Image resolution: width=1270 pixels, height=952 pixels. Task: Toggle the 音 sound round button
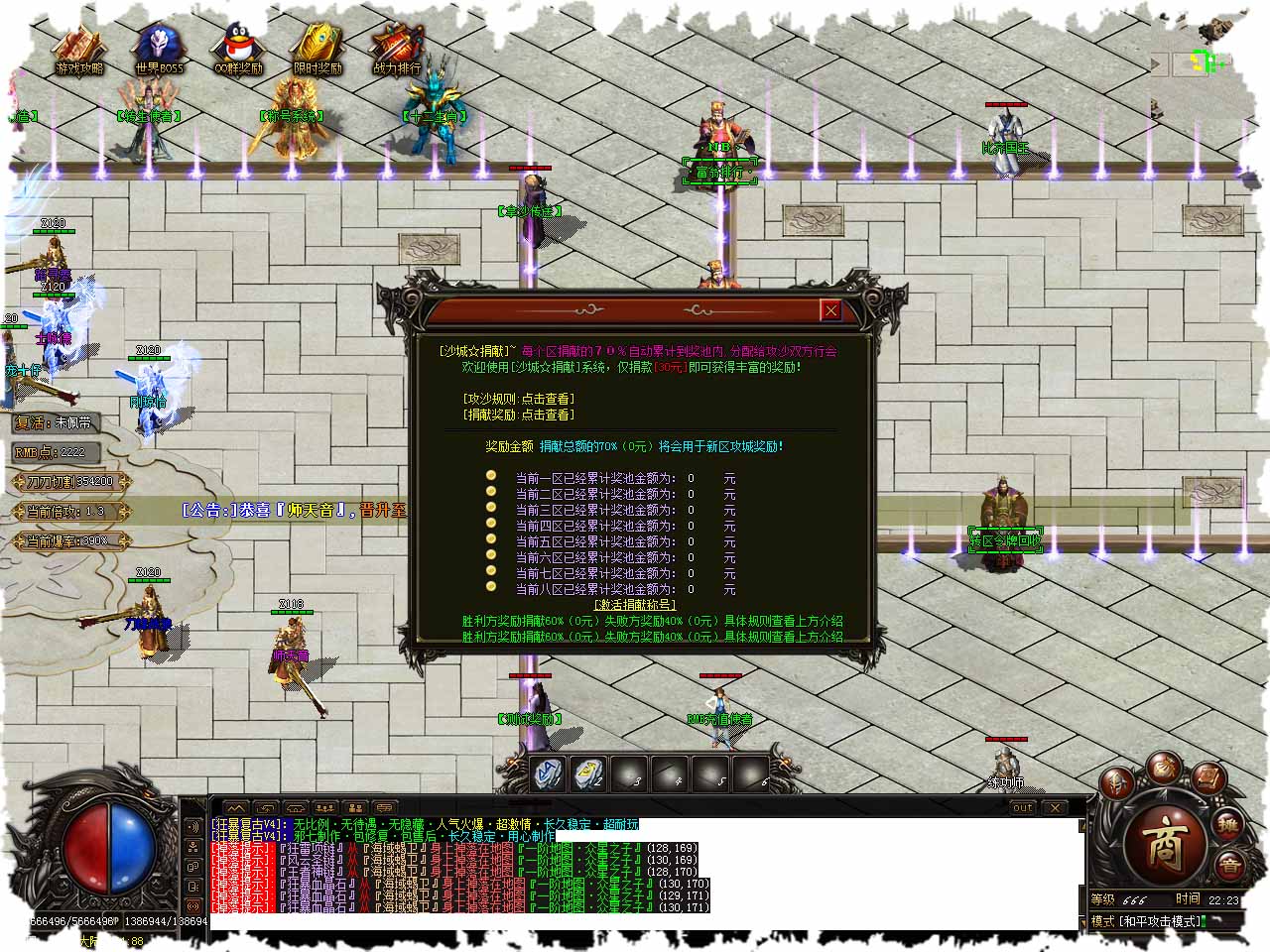[1228, 865]
